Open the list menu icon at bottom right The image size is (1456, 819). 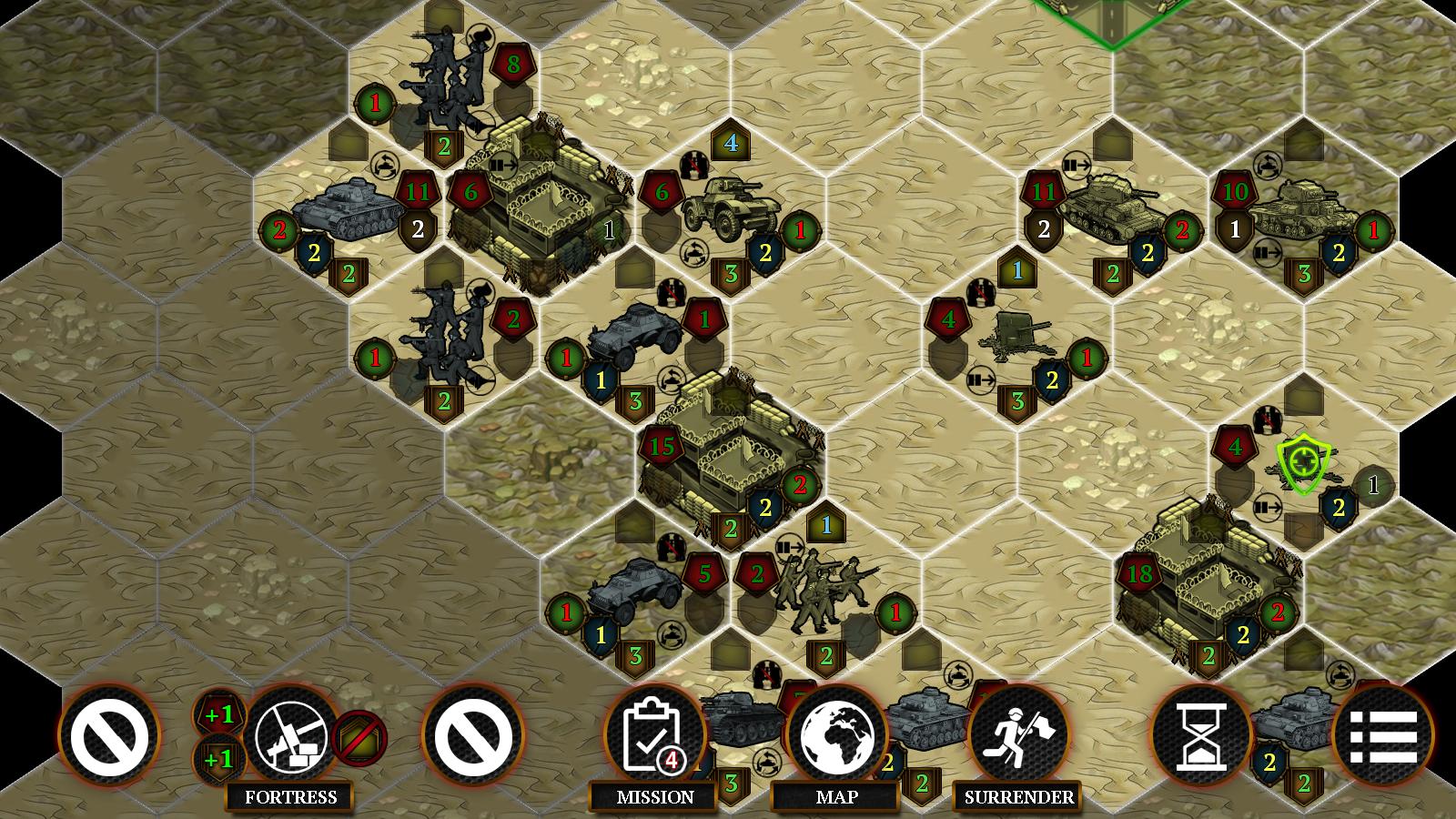coord(1383,737)
